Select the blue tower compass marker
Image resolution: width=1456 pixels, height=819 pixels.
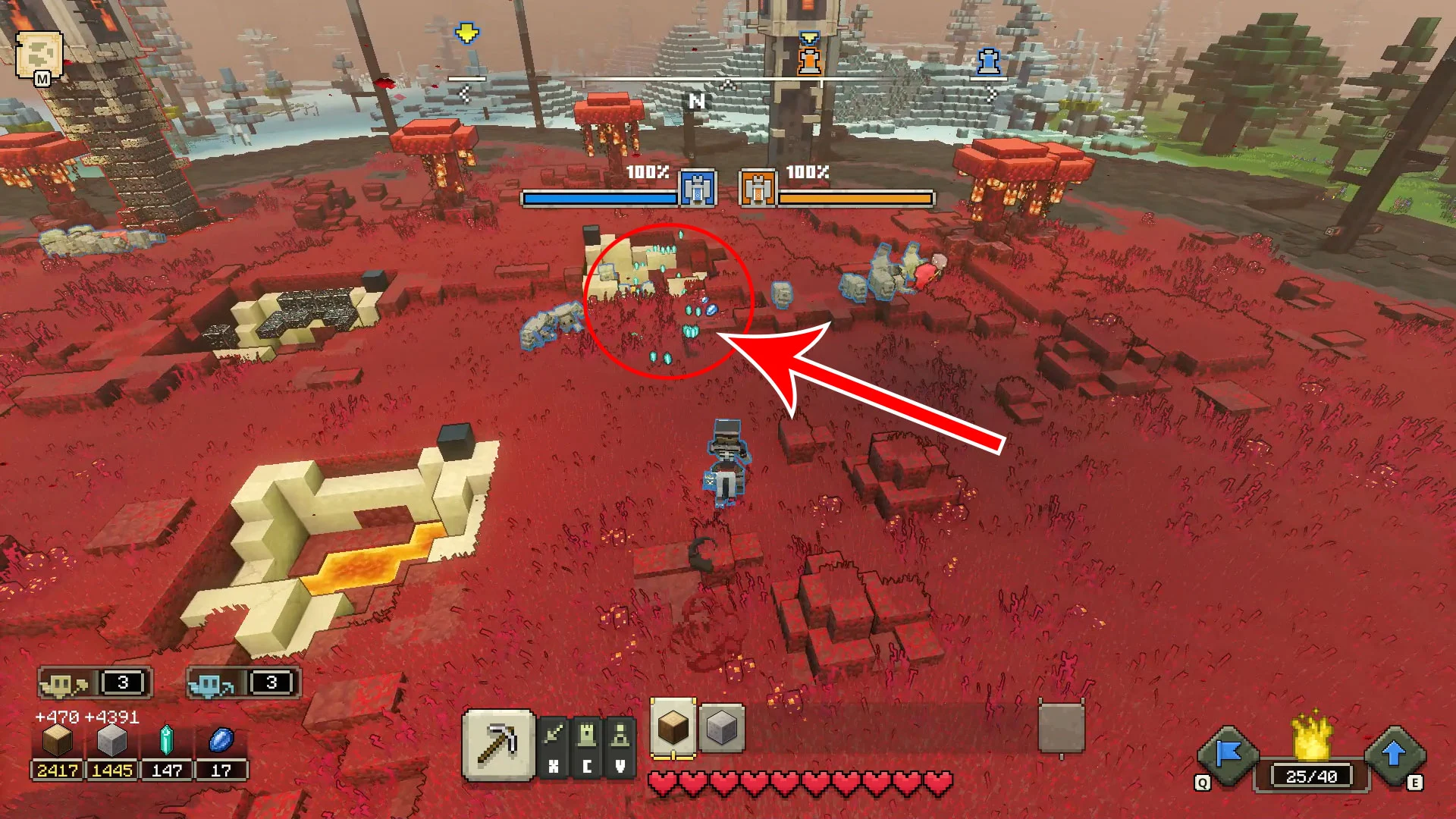(x=987, y=61)
